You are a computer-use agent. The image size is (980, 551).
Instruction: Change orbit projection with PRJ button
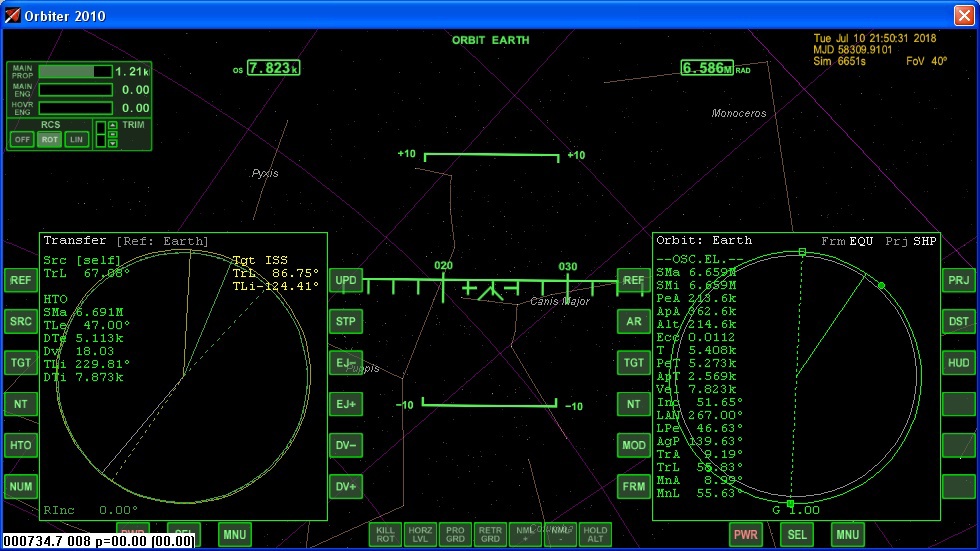[x=959, y=281]
